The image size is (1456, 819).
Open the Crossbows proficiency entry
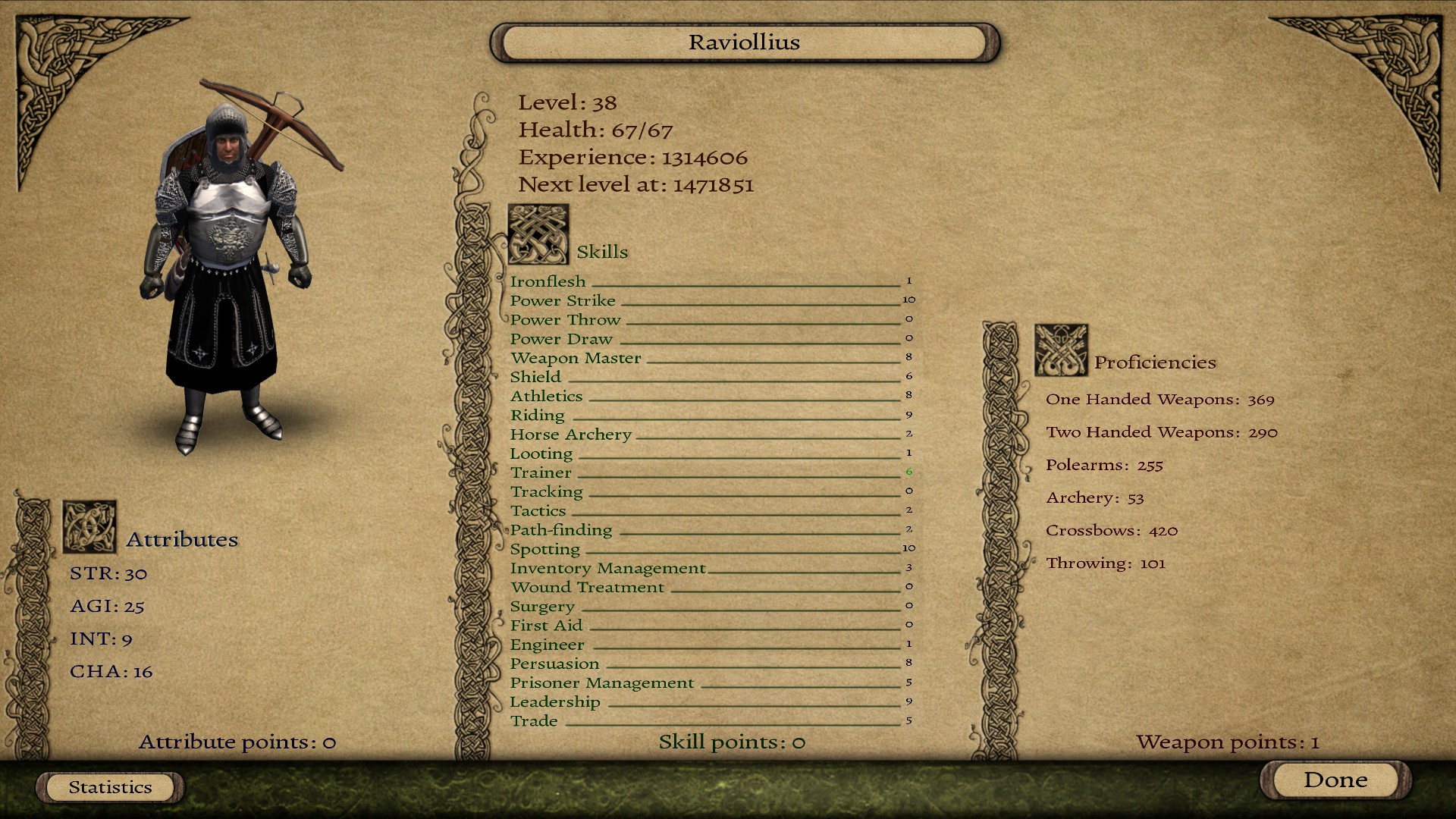pyautogui.click(x=1112, y=531)
